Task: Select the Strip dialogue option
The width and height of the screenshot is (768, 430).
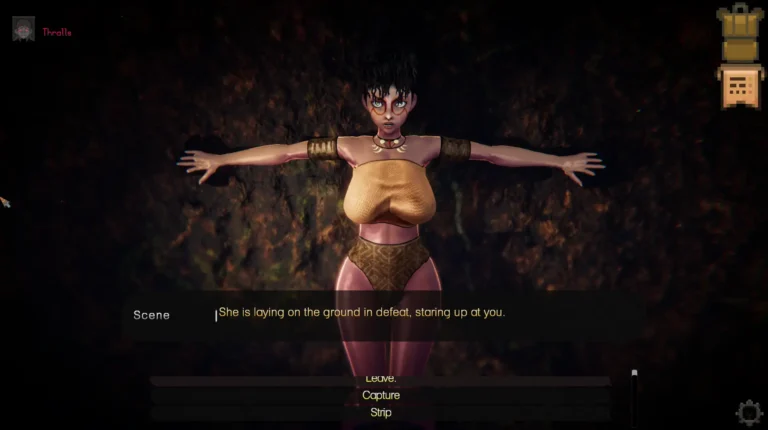Action: [381, 412]
